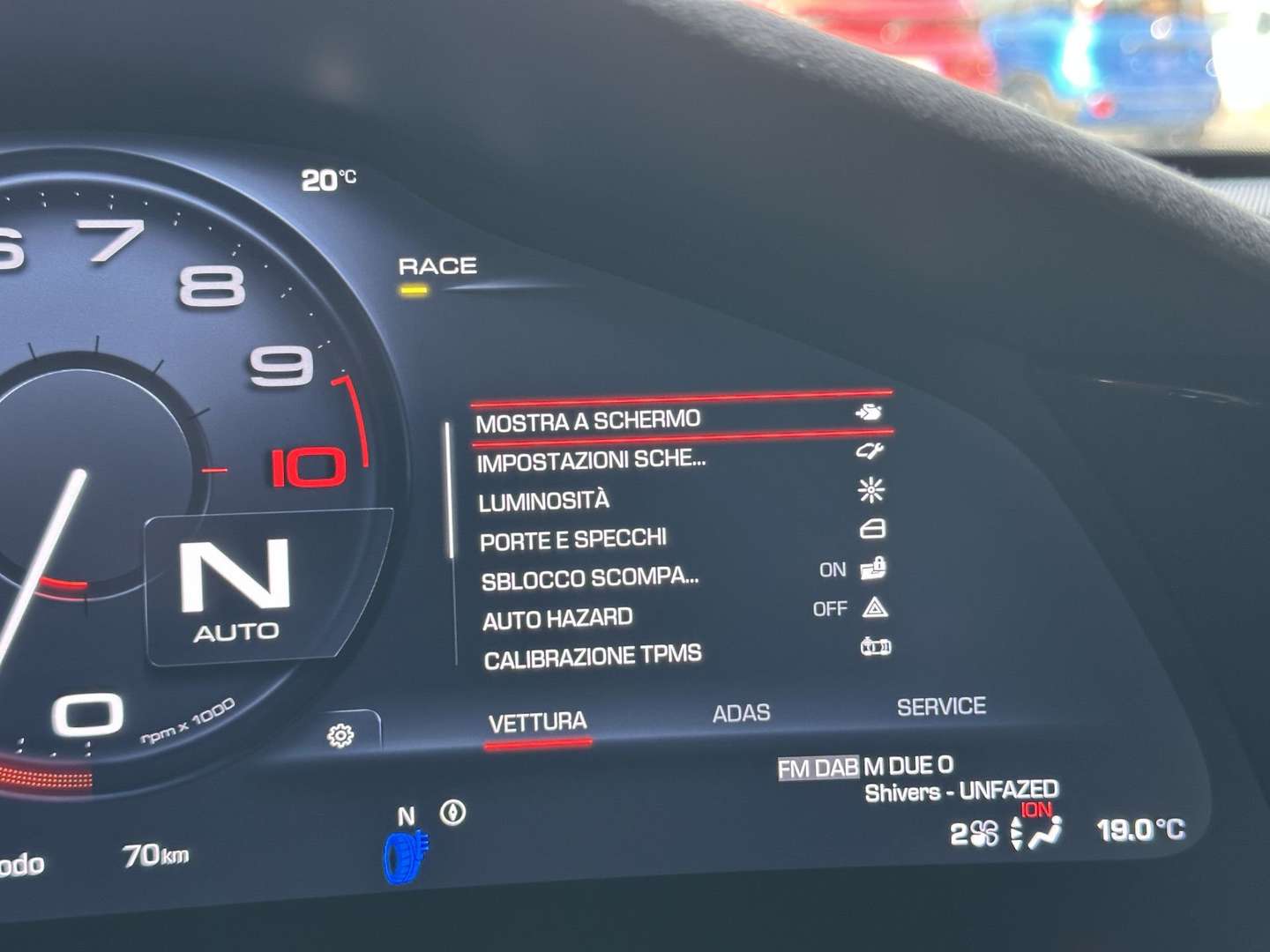Open the settings gear icon below the menu

tap(339, 733)
